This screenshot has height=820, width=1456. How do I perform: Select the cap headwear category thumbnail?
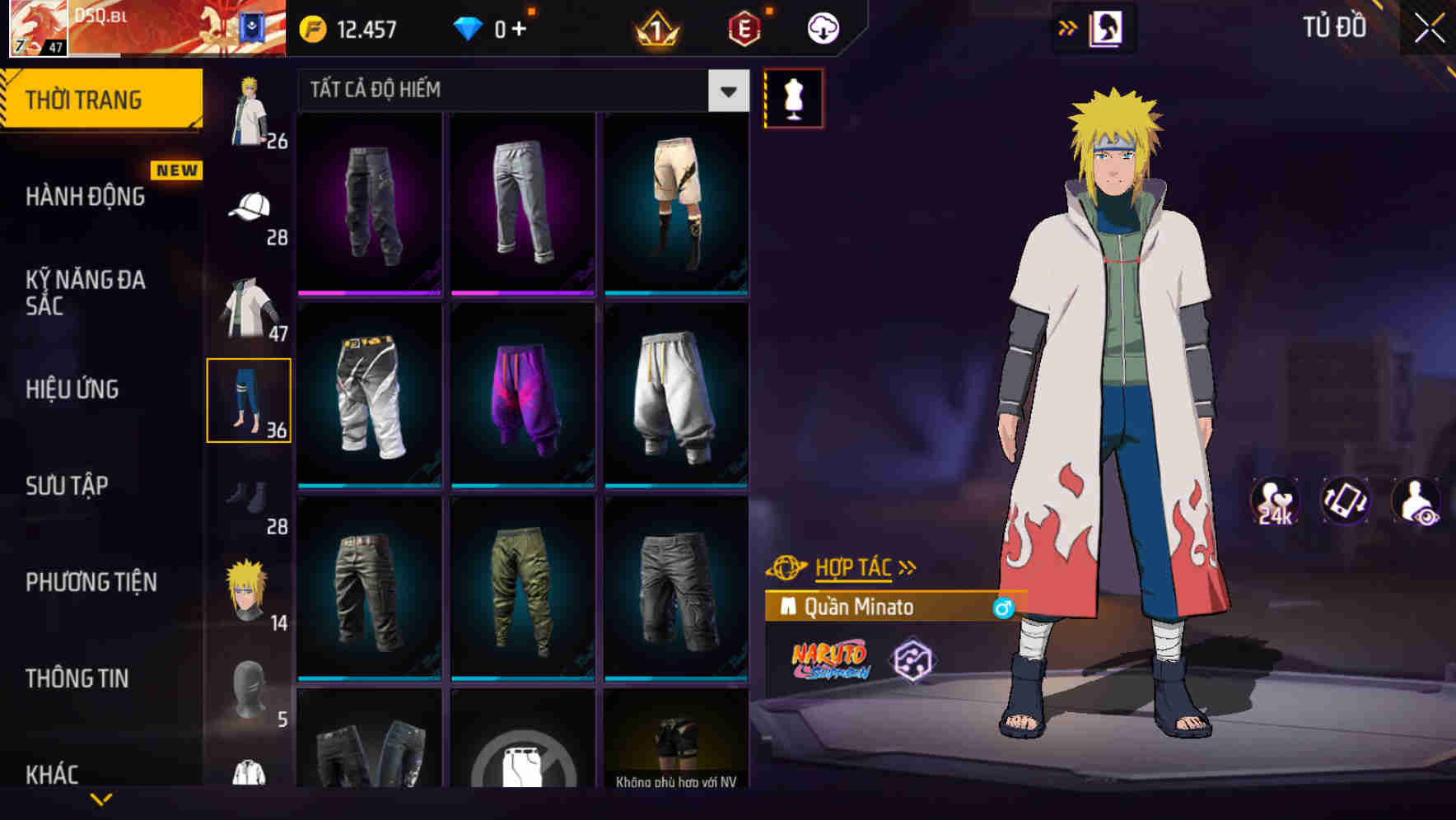pyautogui.click(x=250, y=206)
